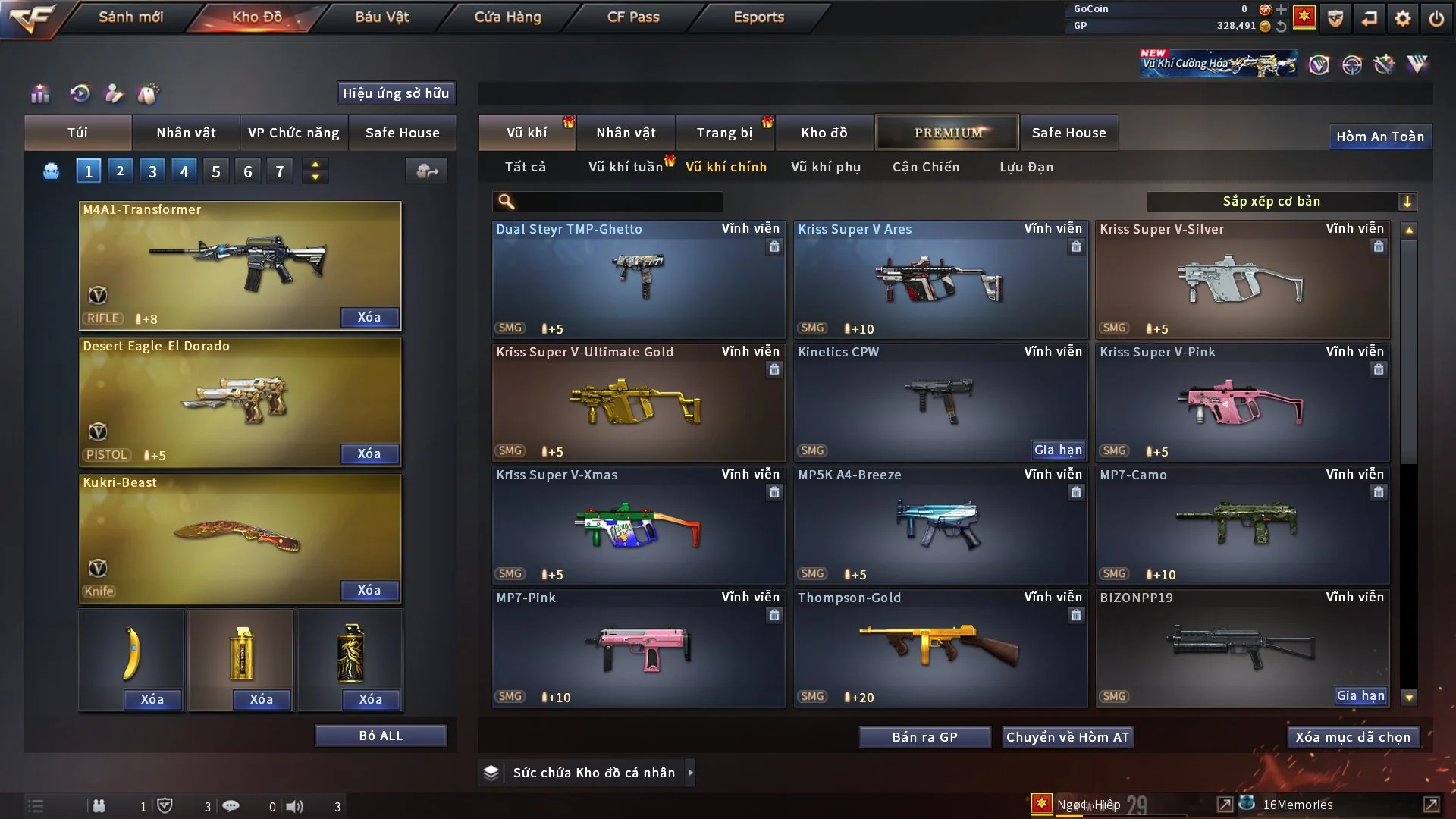Select the PREMIUM storage tab
The image size is (1456, 819).
pyautogui.click(x=947, y=133)
